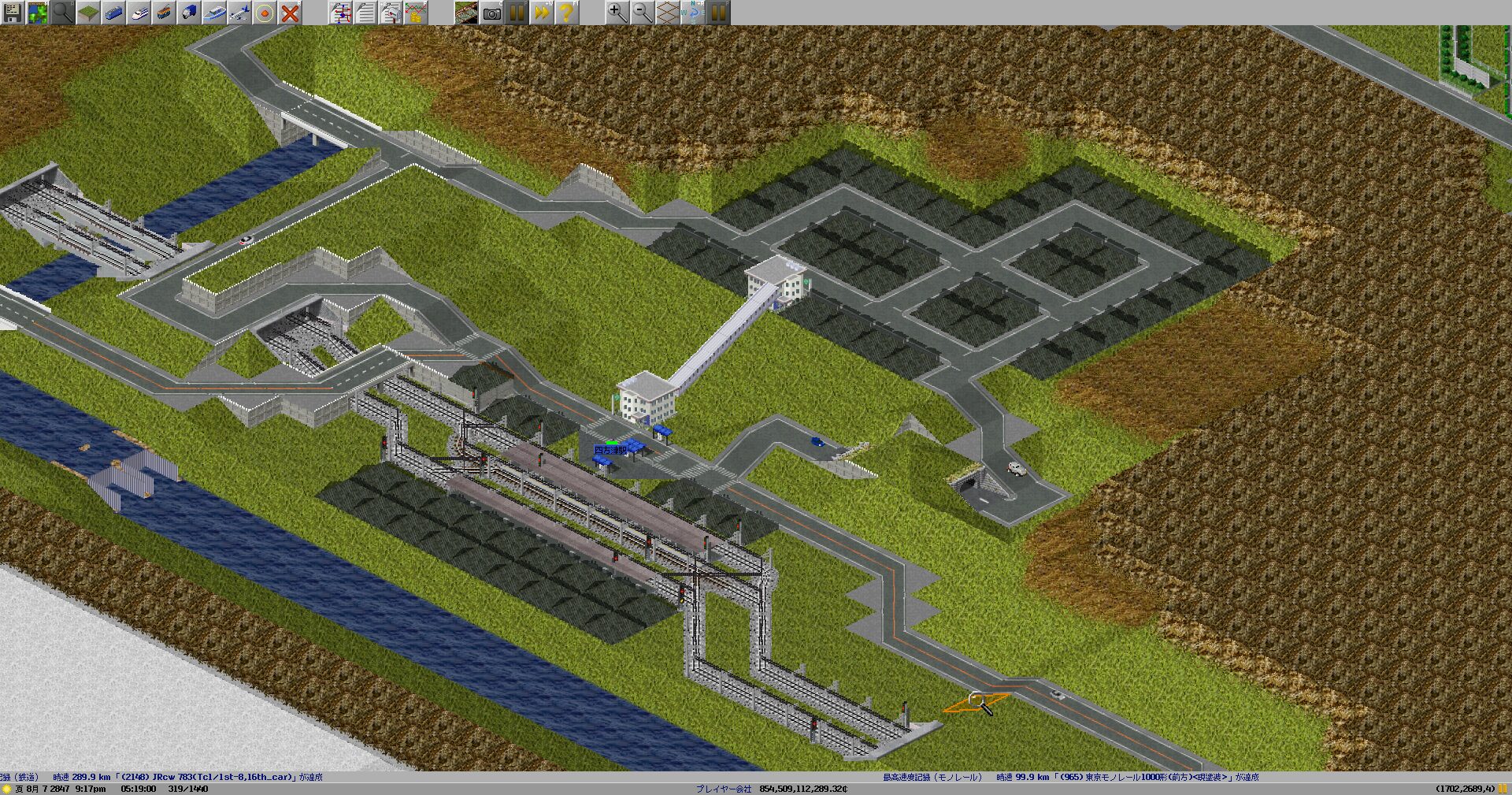Screen dimensions: 1512x795
Task: Open the blue train railway tools
Action: pos(113,12)
